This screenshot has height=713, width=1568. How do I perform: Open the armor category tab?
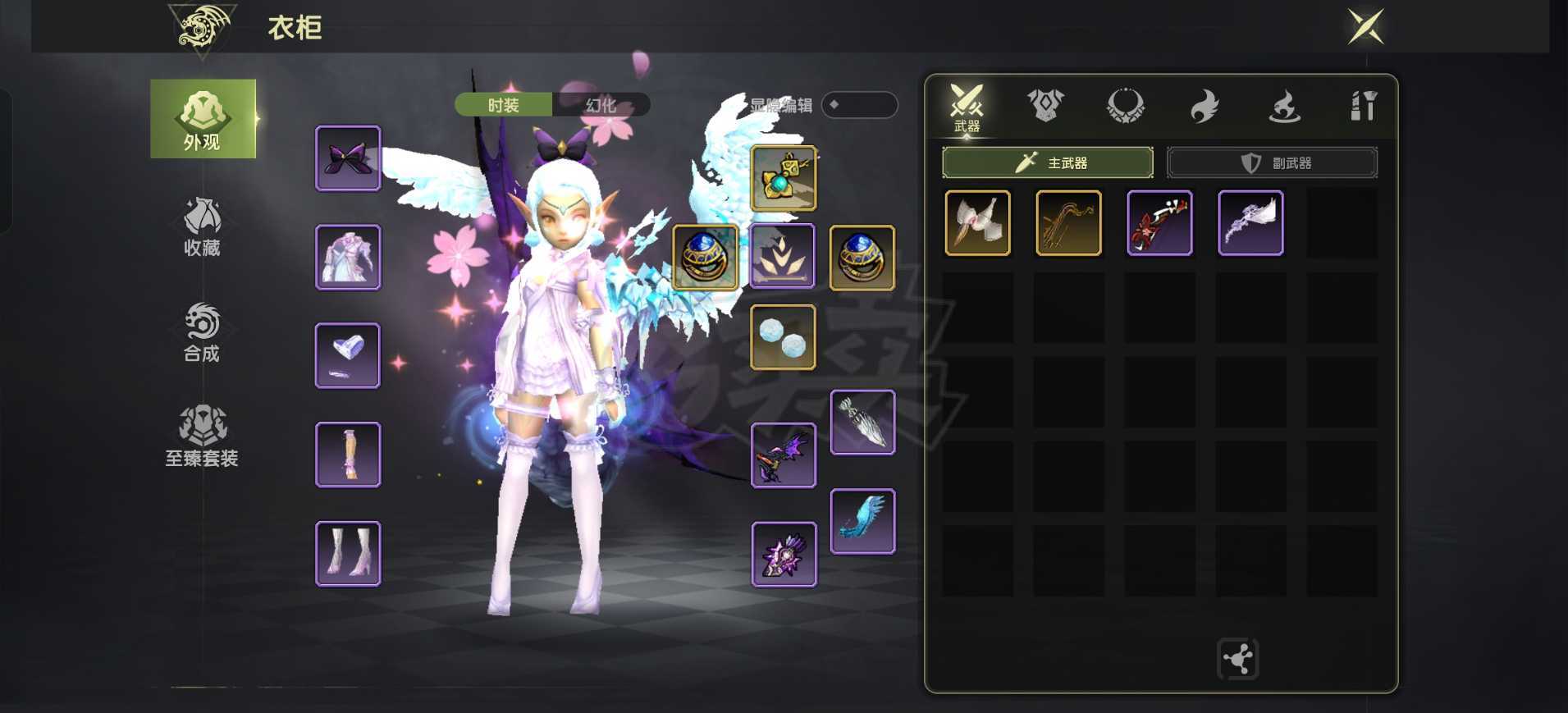coord(1045,106)
